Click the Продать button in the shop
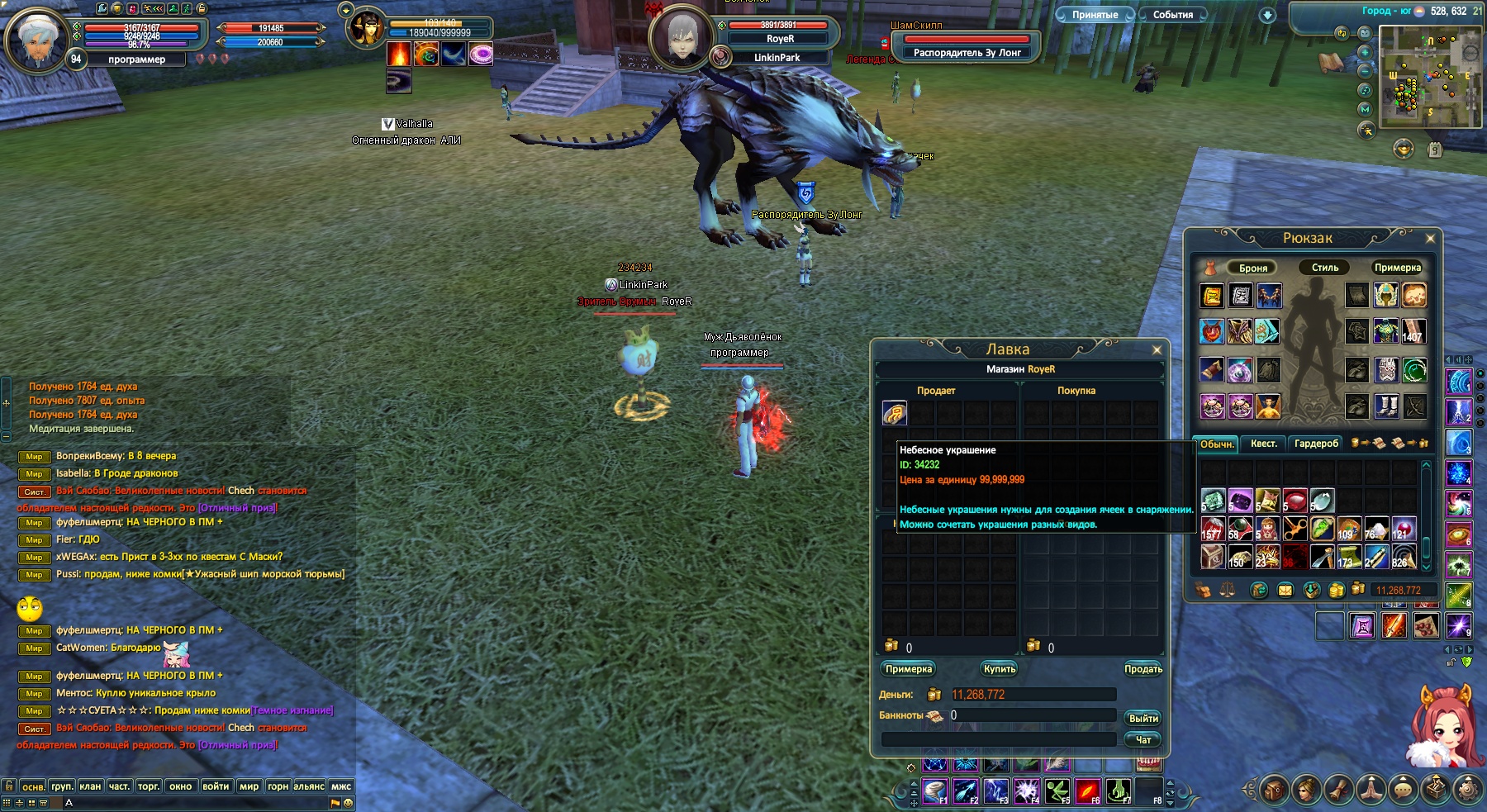The width and height of the screenshot is (1487, 812). 1143,669
